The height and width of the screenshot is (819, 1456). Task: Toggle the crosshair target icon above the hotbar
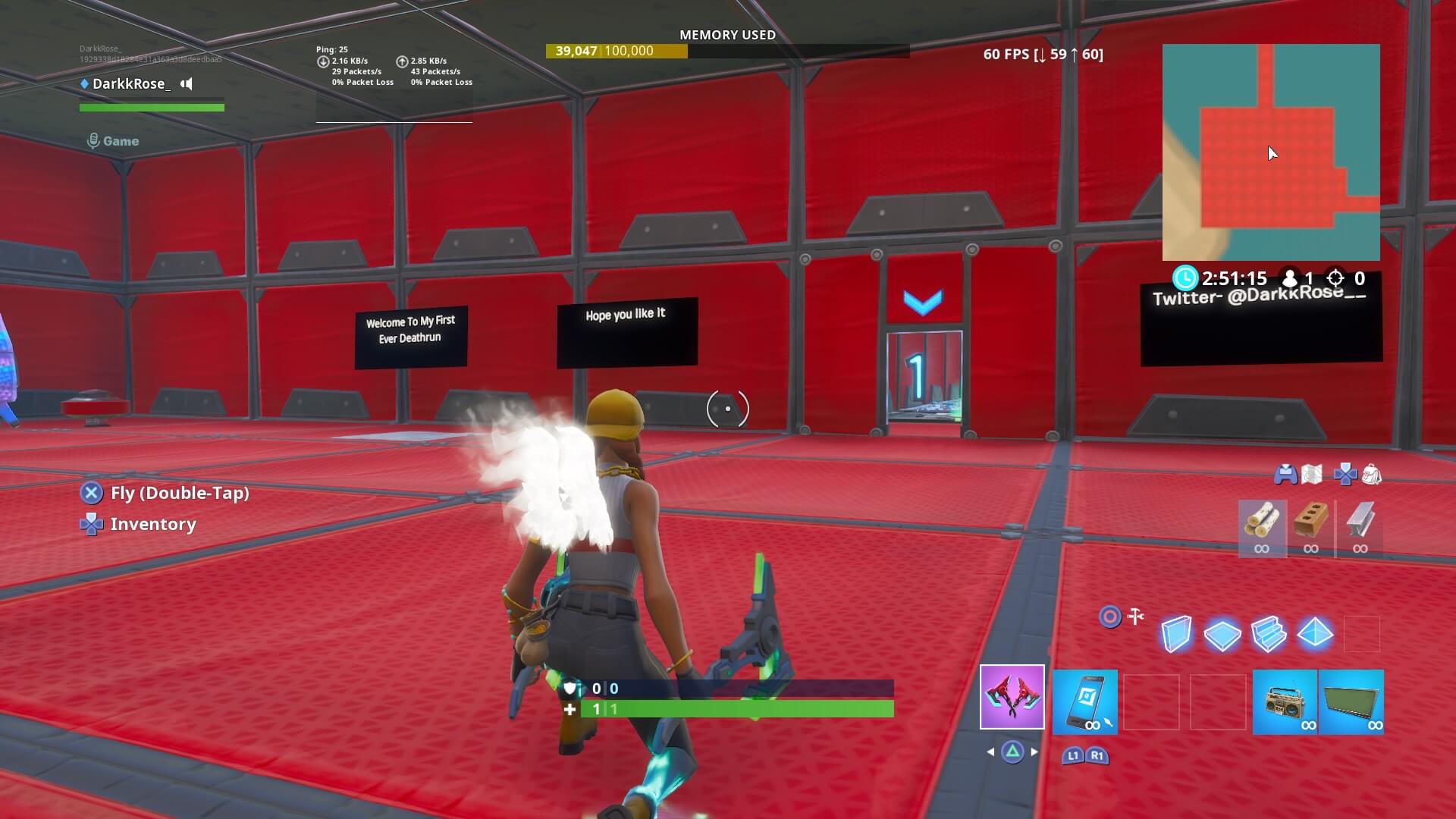click(x=1110, y=617)
